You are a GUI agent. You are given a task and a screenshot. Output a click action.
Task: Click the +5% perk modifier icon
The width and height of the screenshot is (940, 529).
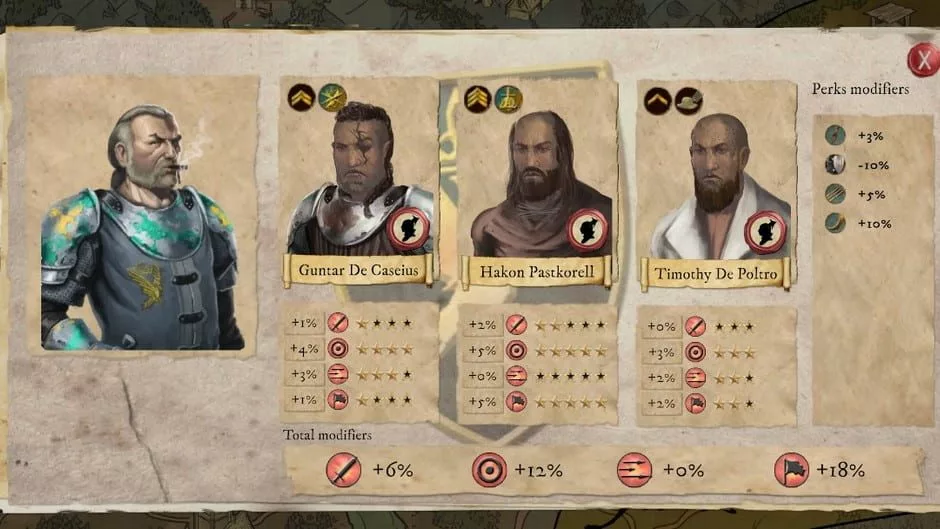tap(834, 194)
